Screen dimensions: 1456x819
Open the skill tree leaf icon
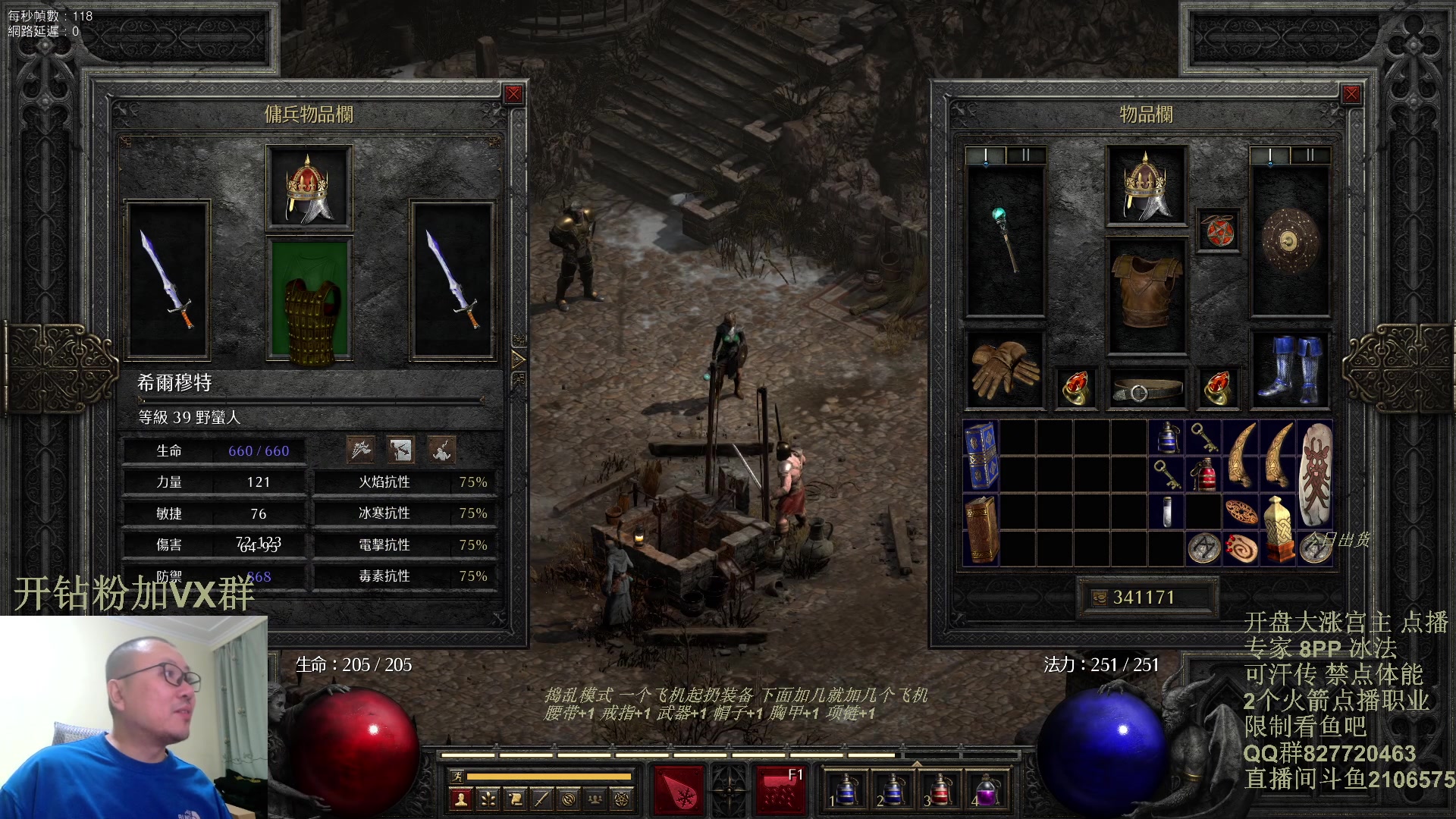tap(488, 799)
